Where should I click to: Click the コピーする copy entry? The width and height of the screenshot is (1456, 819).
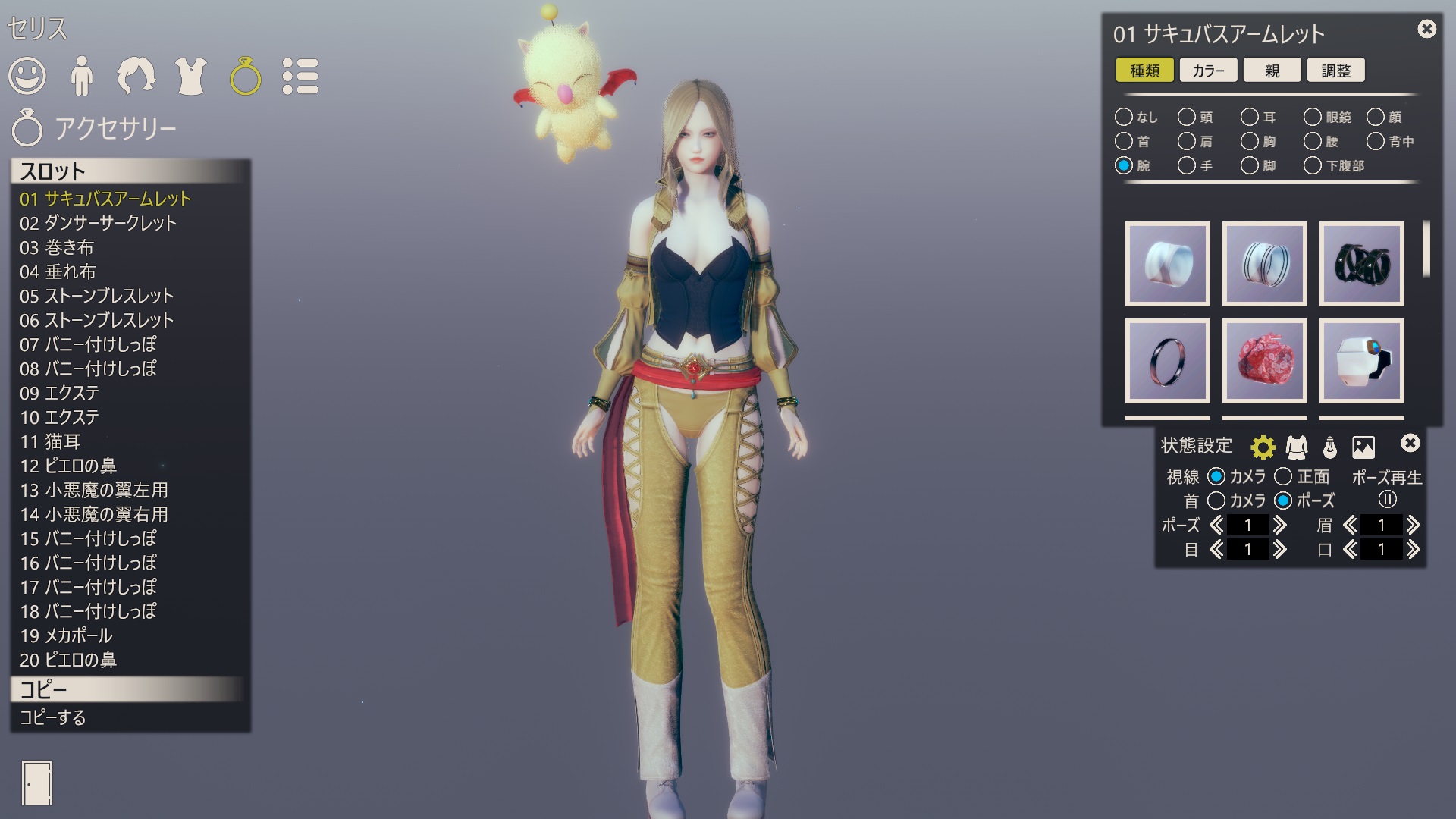pos(53,717)
